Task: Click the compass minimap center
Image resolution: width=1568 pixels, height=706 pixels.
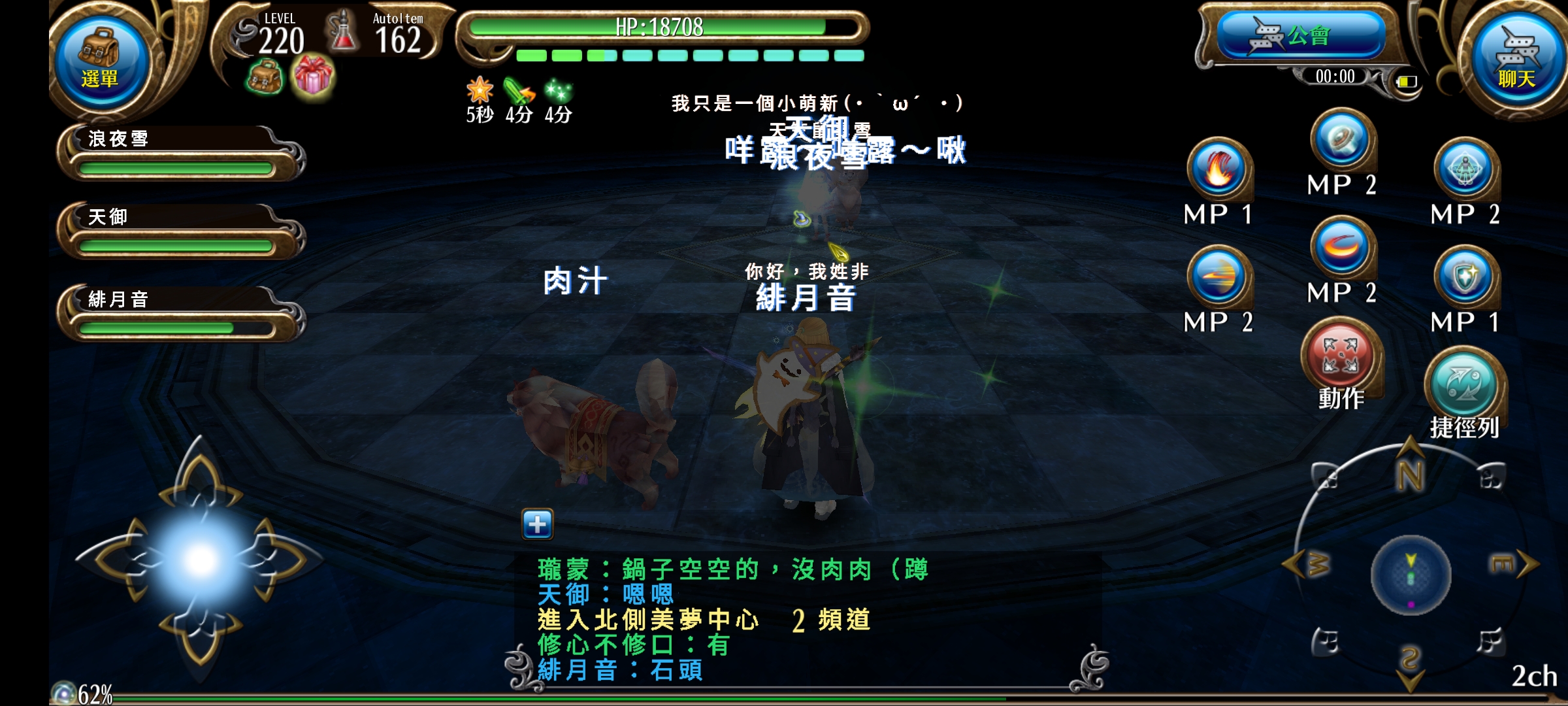Action: (1411, 576)
